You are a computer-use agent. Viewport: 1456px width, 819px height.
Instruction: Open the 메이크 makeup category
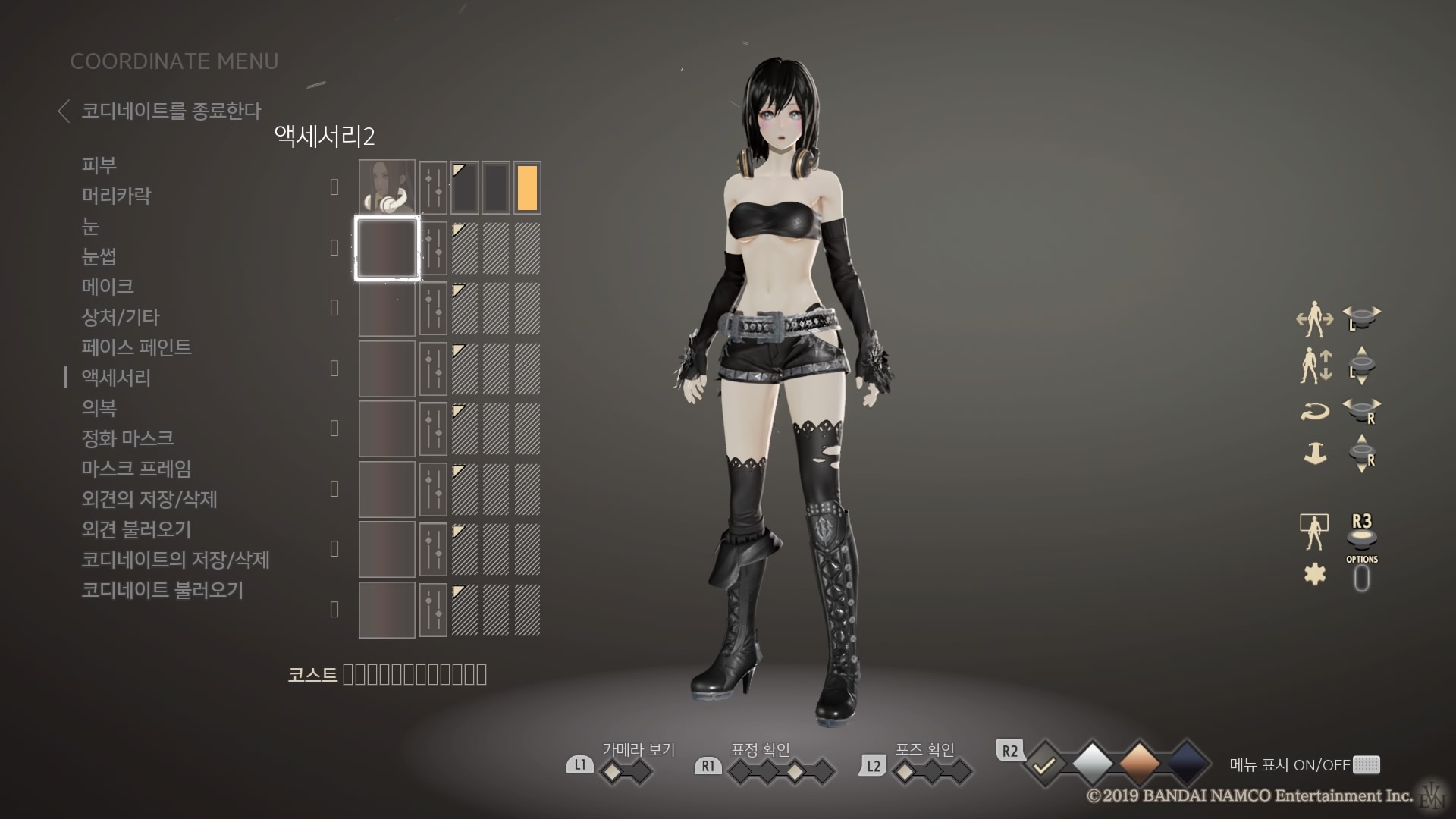pyautogui.click(x=108, y=287)
